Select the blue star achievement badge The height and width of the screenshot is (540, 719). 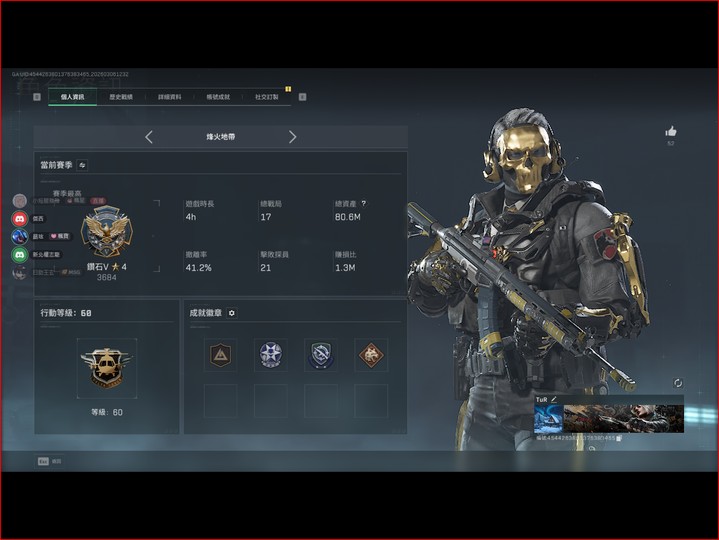(270, 354)
